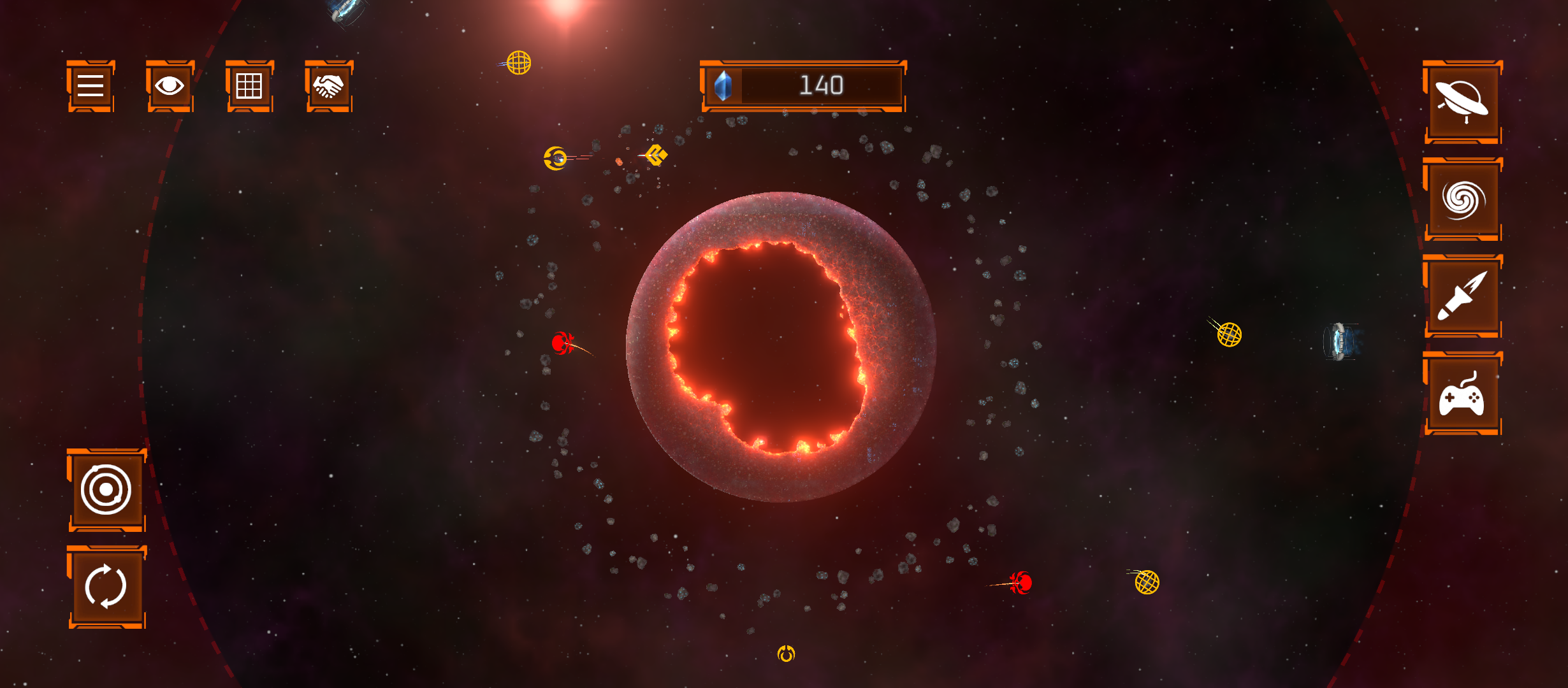Click the handshake credits icon

click(x=329, y=87)
